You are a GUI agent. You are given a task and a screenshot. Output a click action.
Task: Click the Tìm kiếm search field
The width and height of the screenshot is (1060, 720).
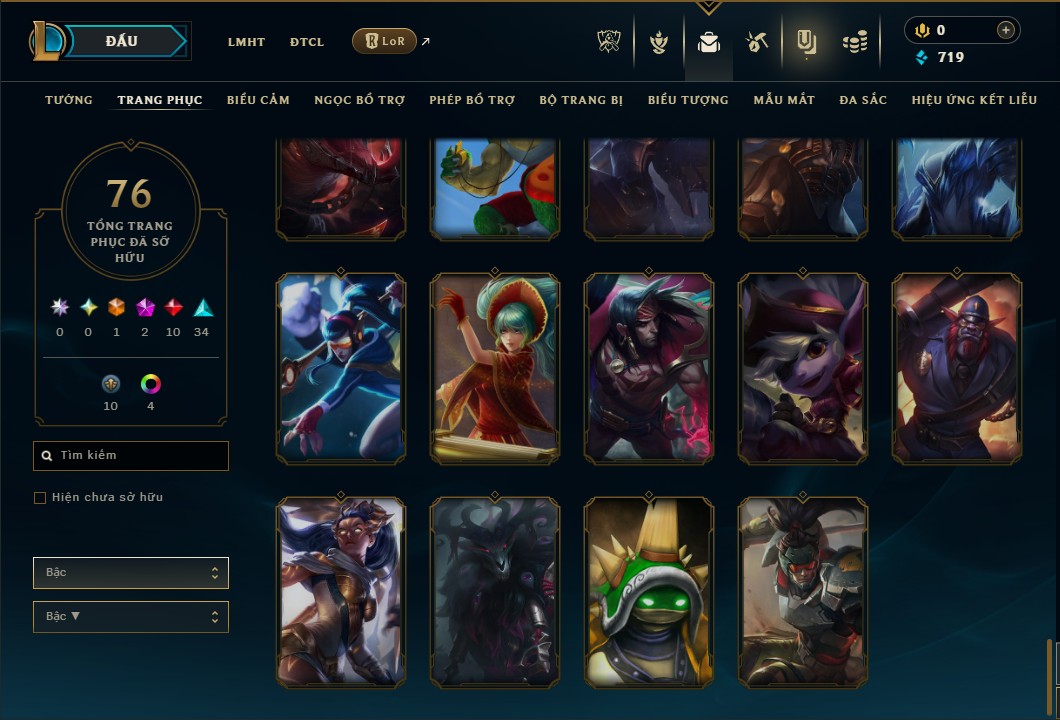tap(131, 456)
